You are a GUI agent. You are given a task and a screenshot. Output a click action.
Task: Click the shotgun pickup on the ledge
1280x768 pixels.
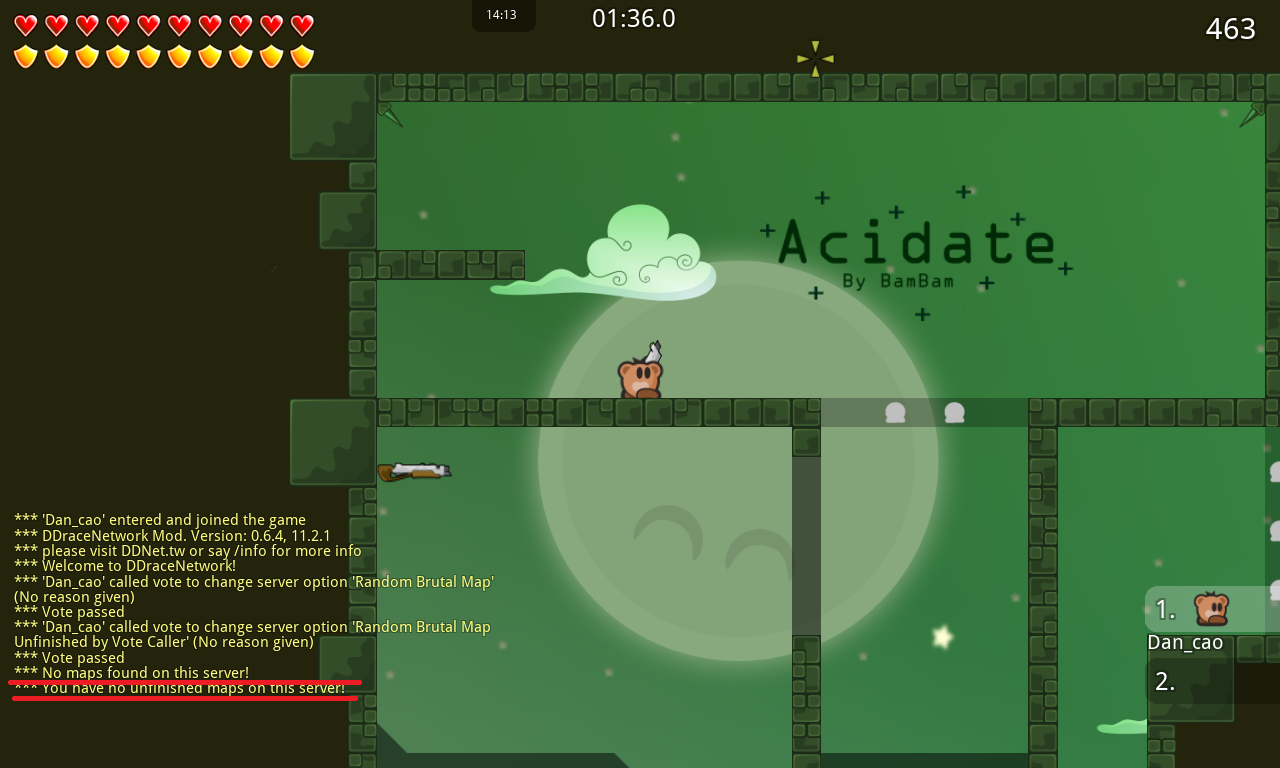[x=416, y=469]
